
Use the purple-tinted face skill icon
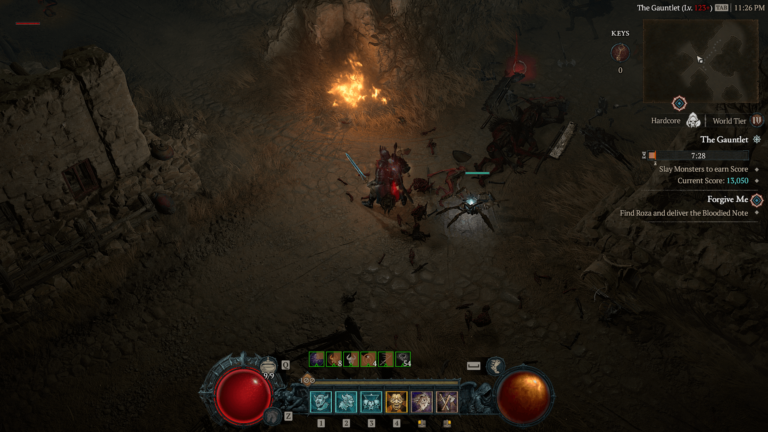(x=421, y=401)
